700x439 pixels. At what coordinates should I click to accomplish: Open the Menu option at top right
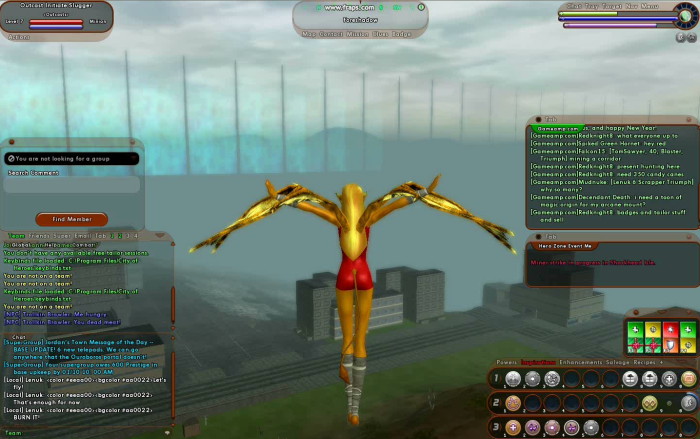click(x=650, y=6)
